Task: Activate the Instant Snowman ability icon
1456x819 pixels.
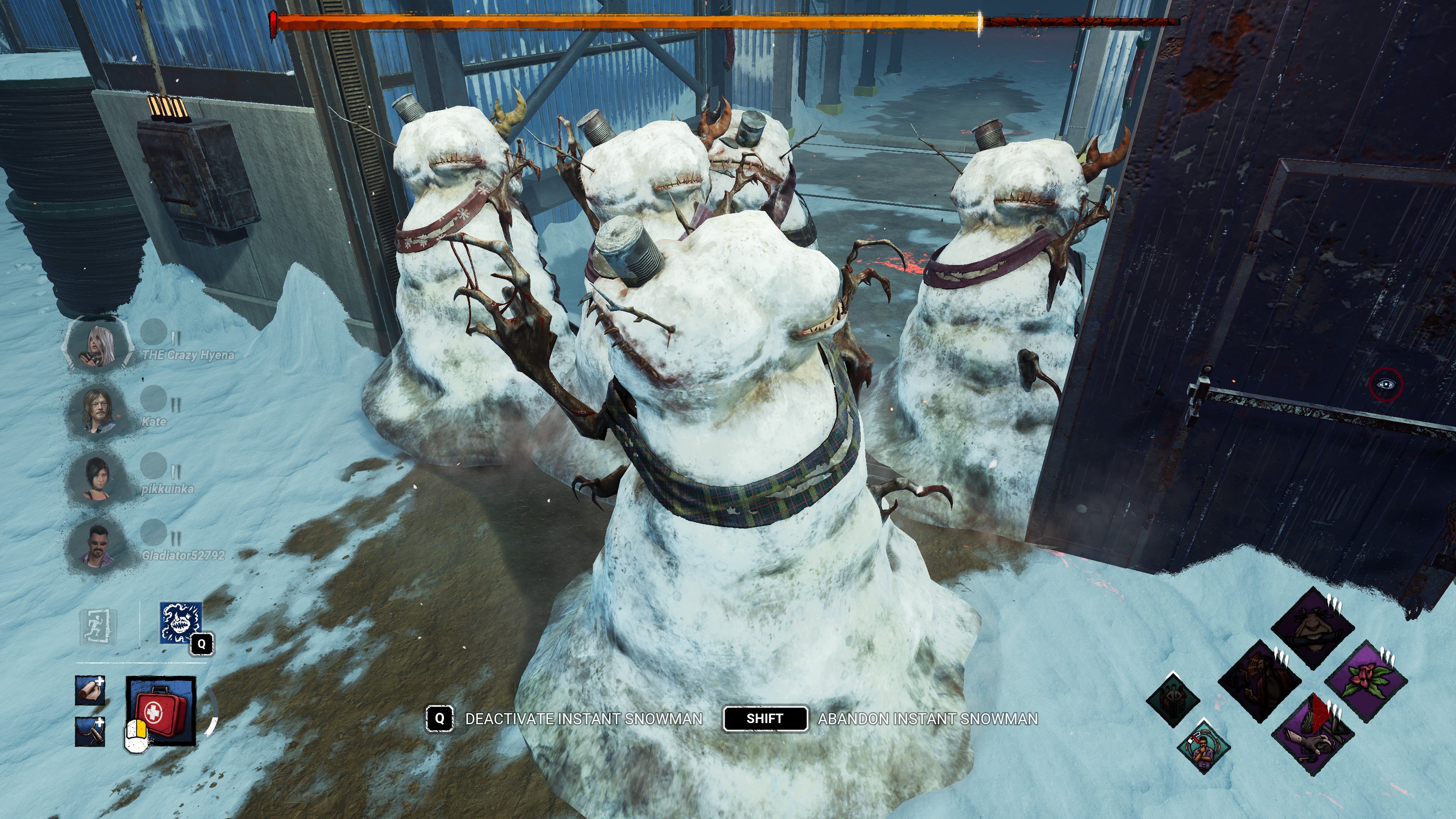Action: pos(181,623)
